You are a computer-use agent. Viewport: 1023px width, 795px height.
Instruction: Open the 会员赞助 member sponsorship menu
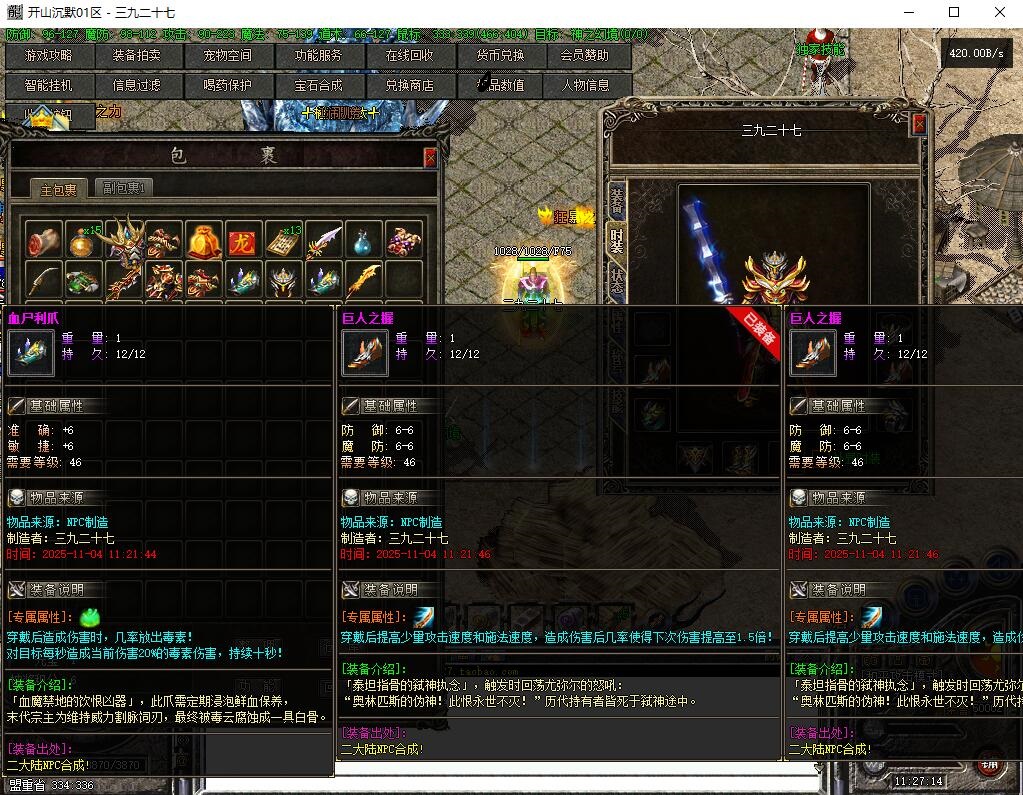[x=585, y=56]
